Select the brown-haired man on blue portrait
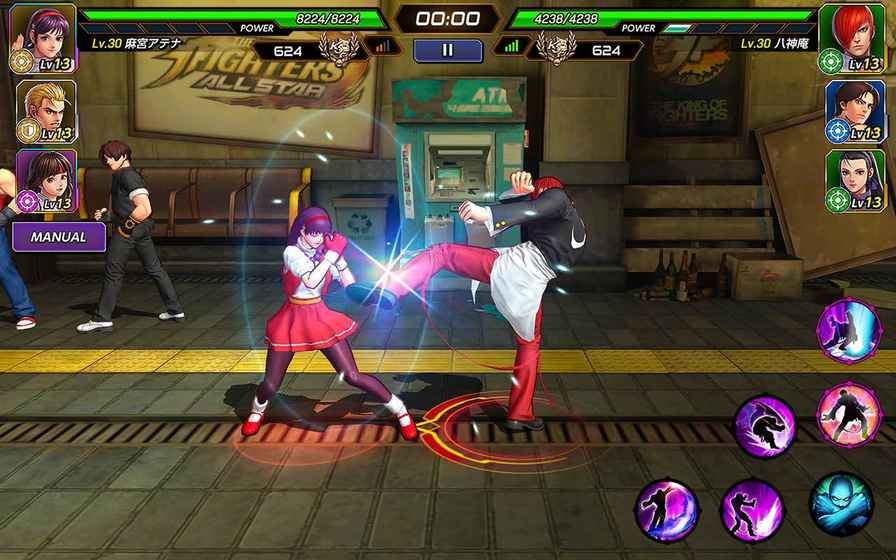Screen dimensions: 896x560 pos(855,108)
